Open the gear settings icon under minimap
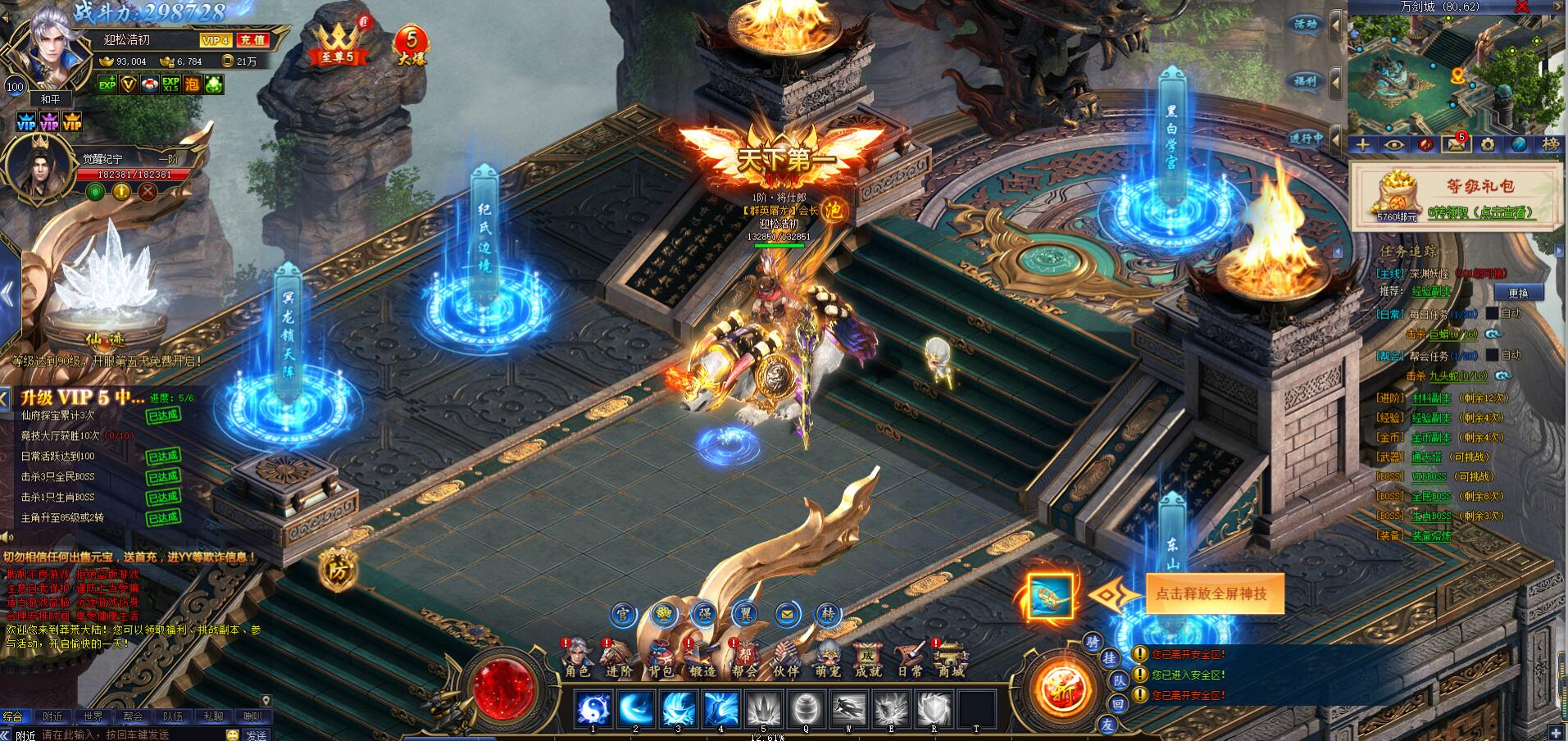Viewport: 1568px width, 741px height. click(x=1487, y=145)
